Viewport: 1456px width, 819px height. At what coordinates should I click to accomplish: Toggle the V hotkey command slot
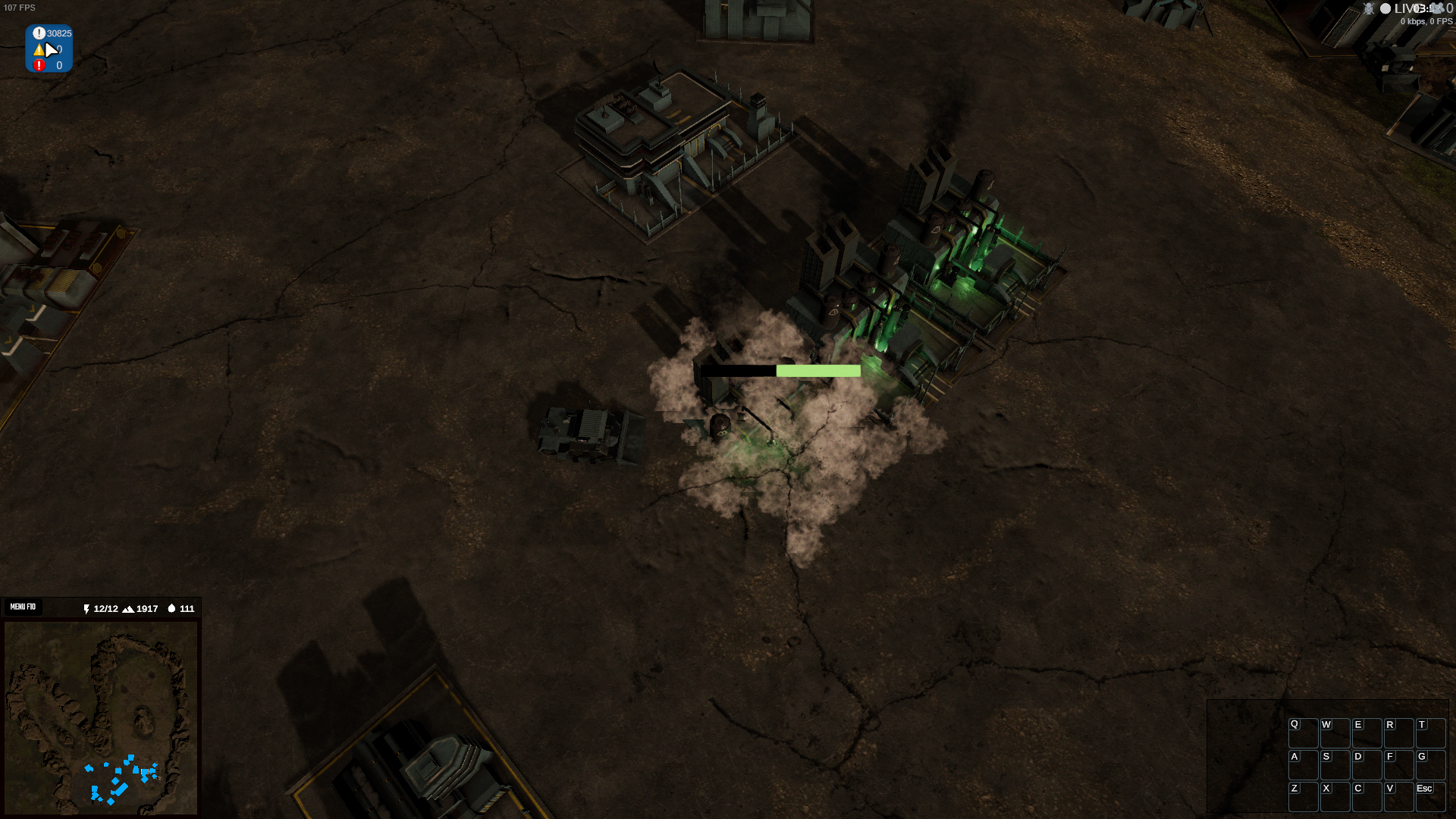tap(1399, 795)
